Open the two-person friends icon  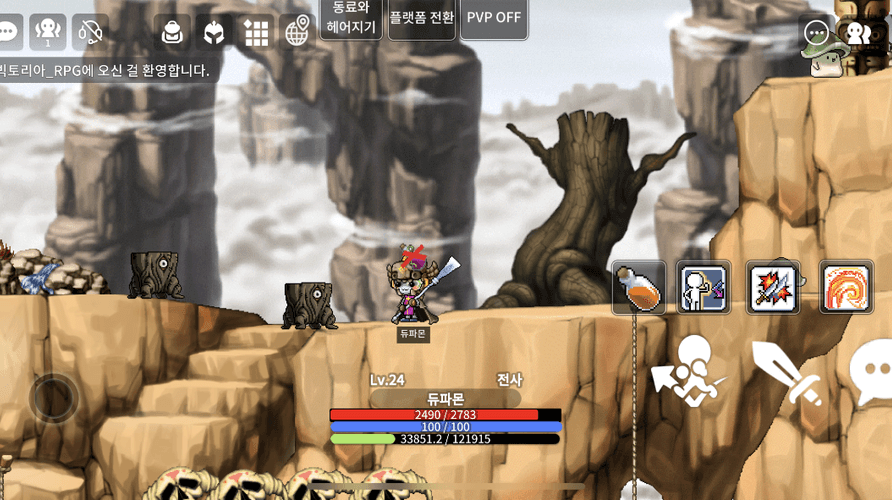tap(858, 33)
